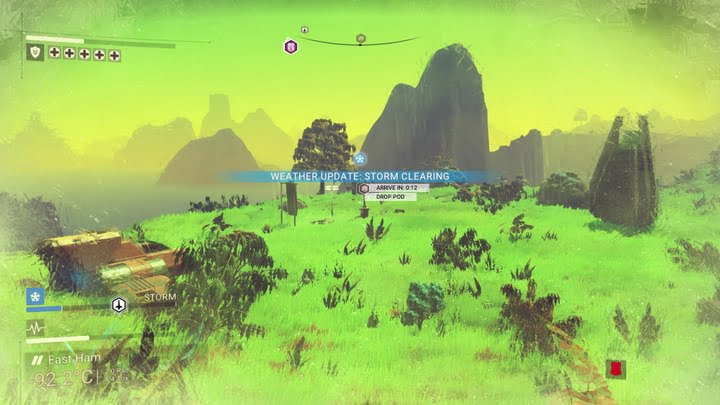This screenshot has height=405, width=720.
Task: Click the small marker atop the compass arc
Action: 304,30
